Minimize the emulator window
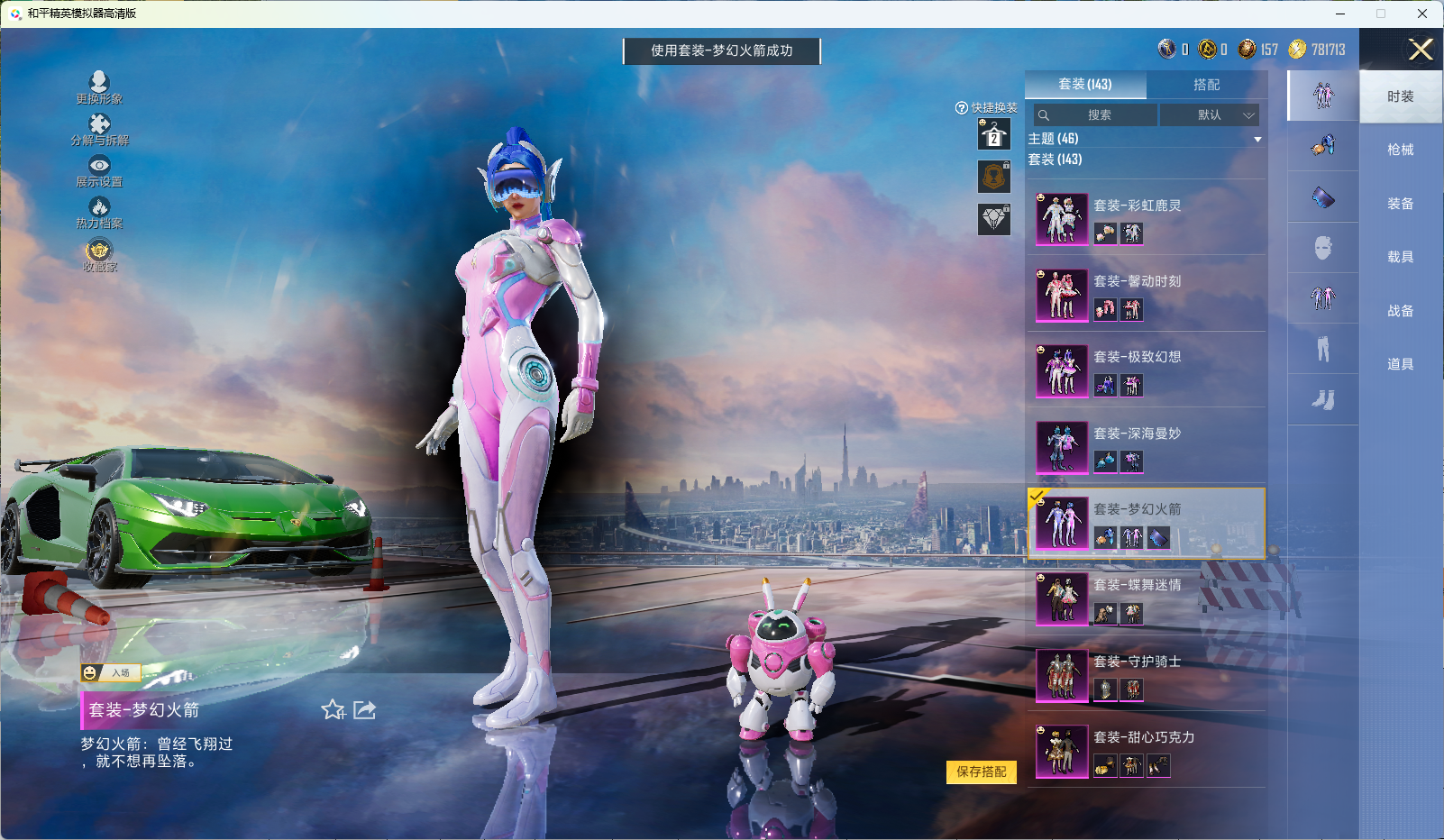 tap(1340, 14)
